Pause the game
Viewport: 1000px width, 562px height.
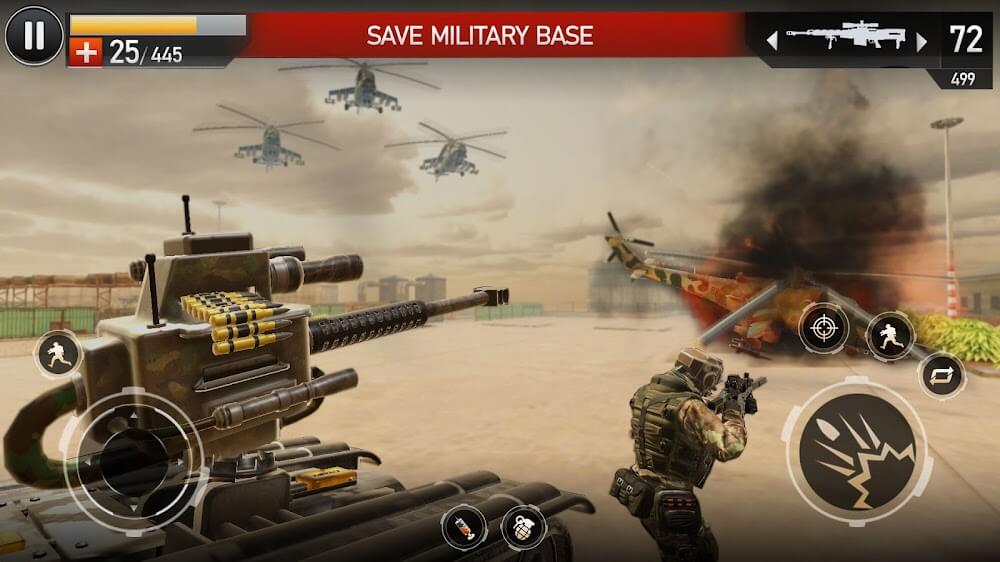point(34,36)
